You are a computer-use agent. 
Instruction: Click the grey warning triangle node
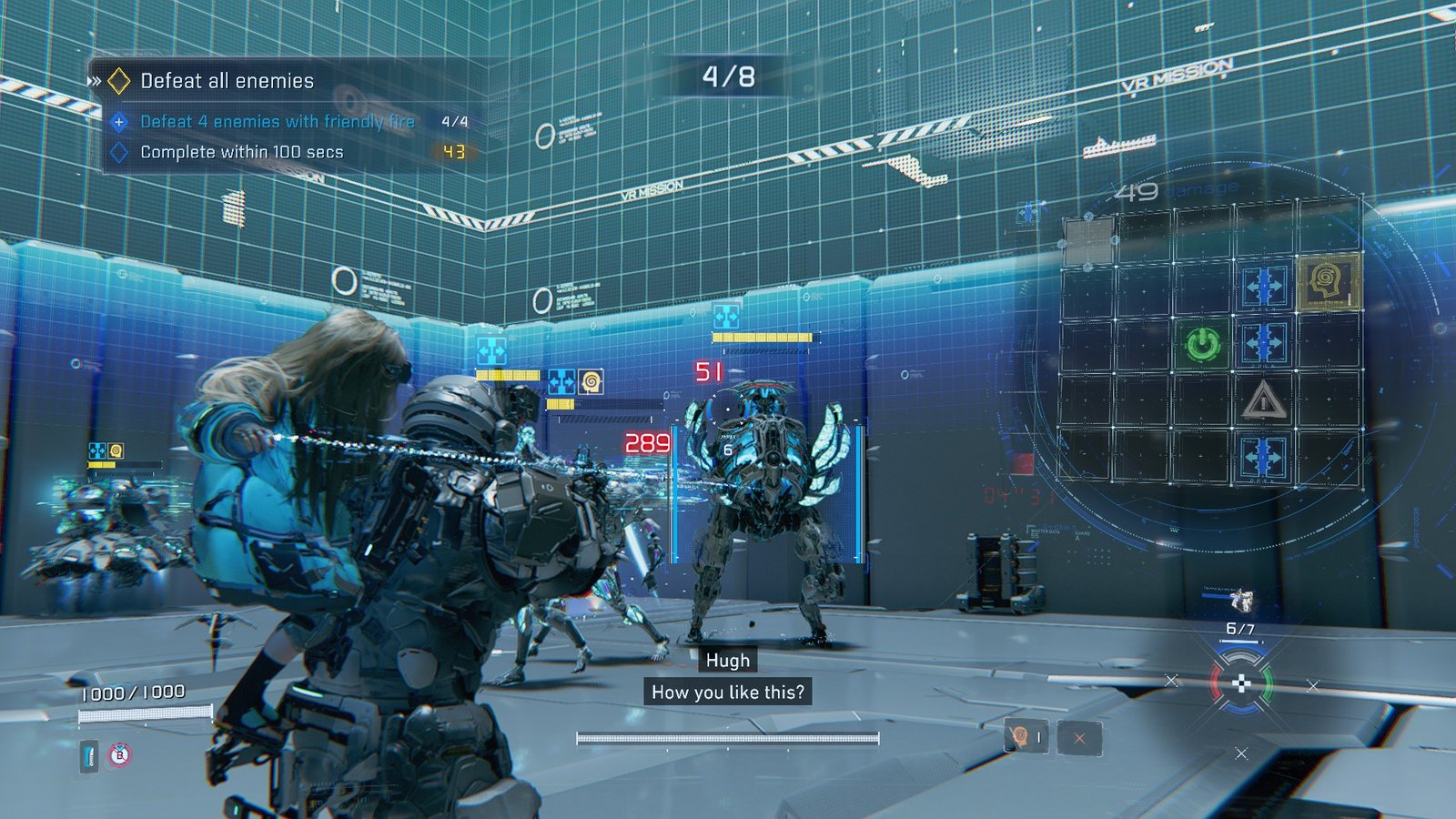tap(1264, 399)
